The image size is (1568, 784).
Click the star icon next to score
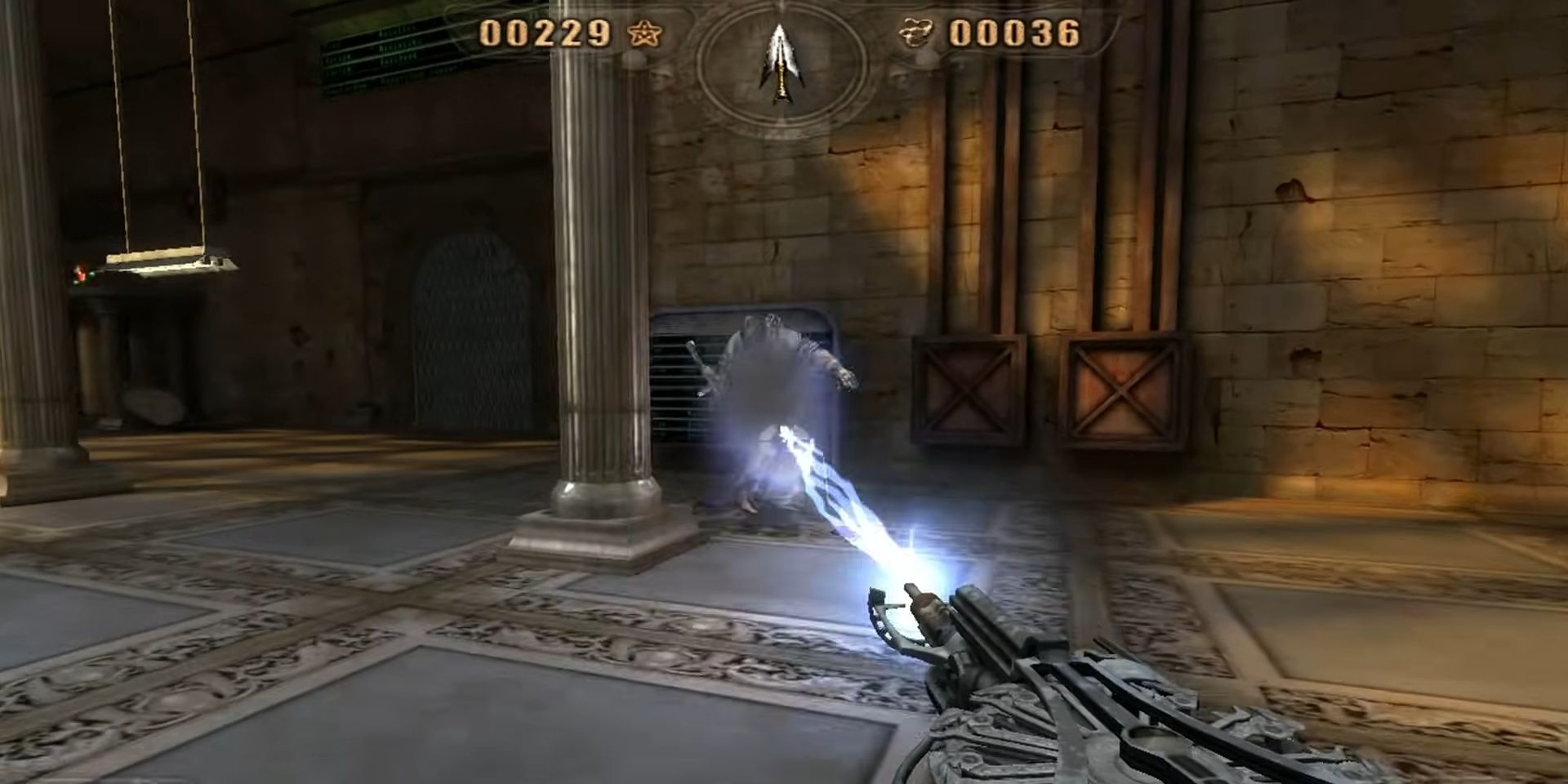tap(645, 34)
